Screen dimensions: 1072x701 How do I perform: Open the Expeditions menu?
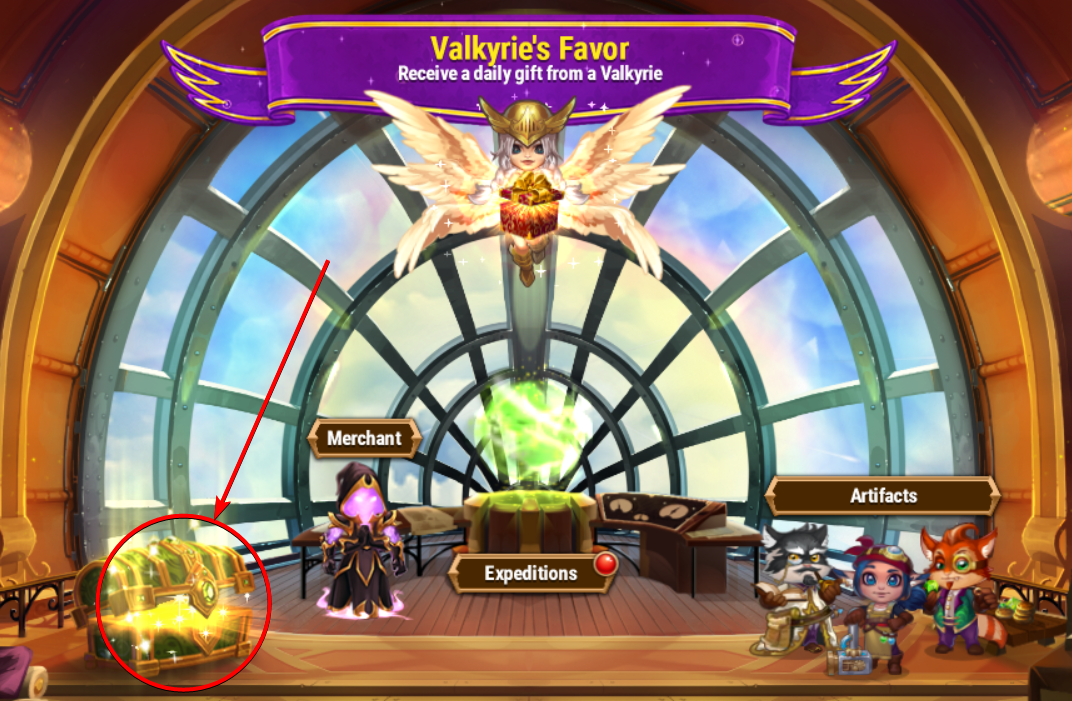[531, 573]
